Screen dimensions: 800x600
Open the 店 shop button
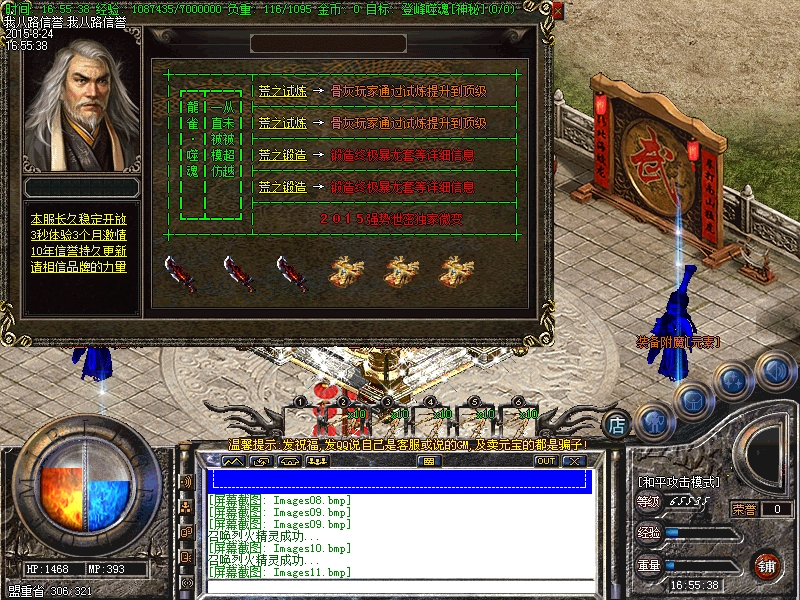pos(618,424)
